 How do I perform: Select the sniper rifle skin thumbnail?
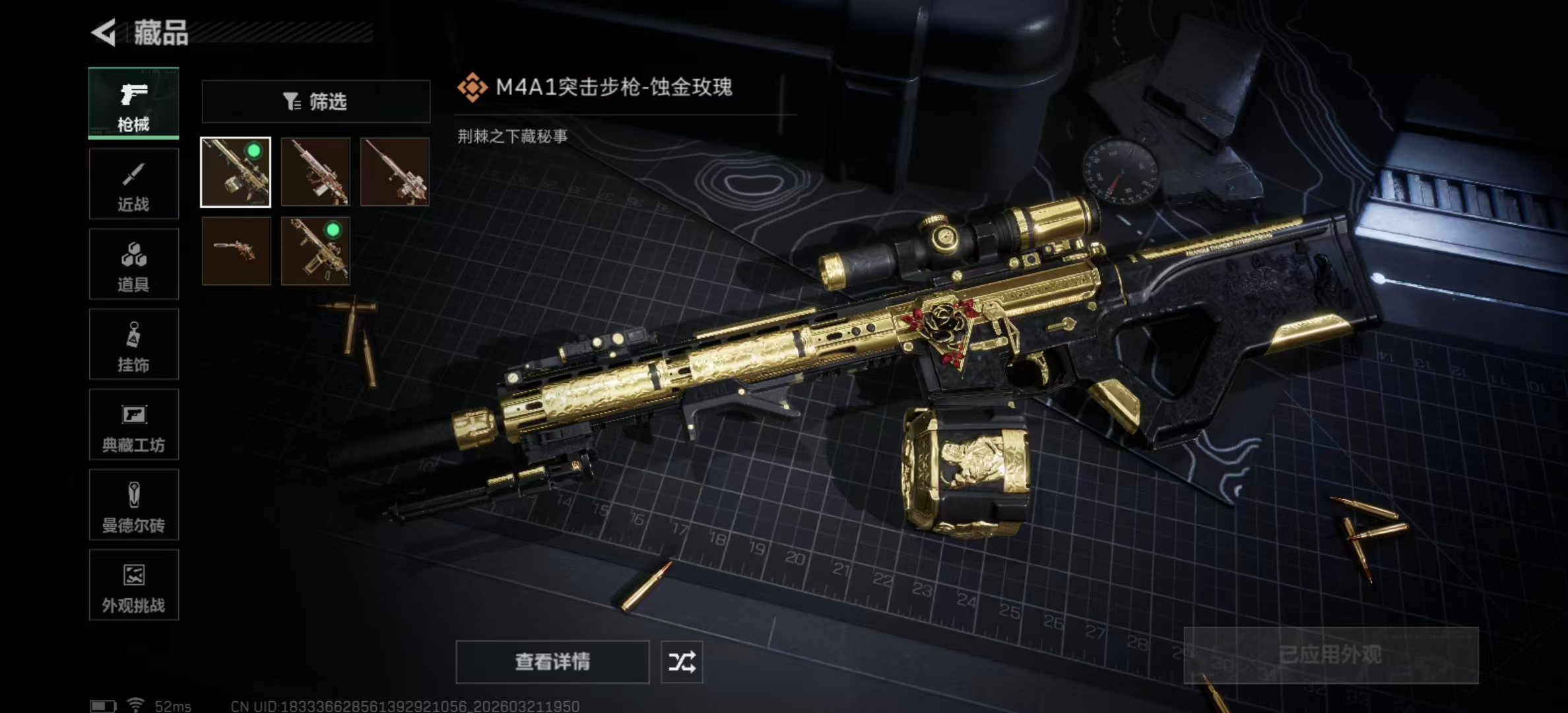395,173
